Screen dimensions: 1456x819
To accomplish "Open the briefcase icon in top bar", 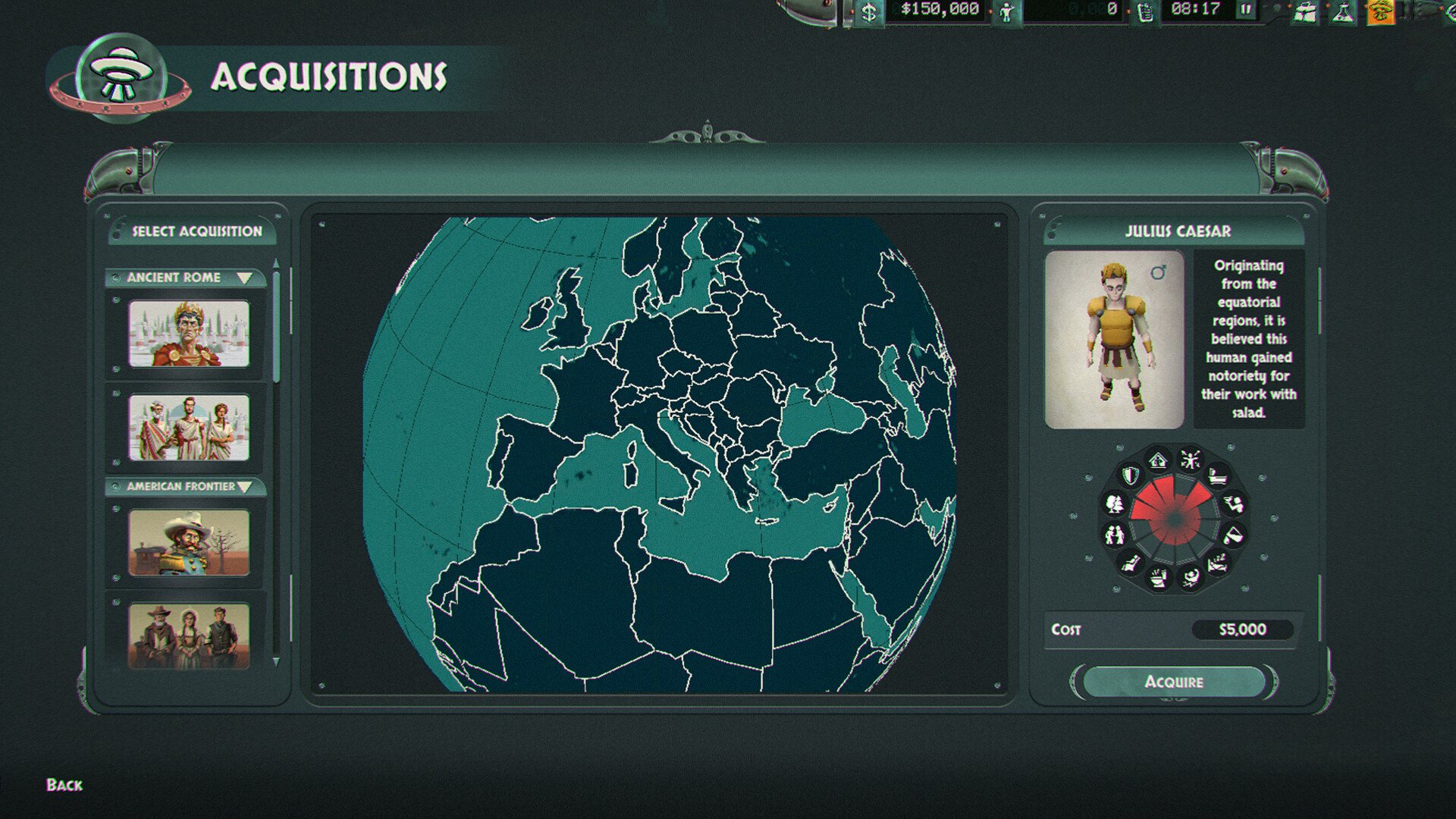I will (x=1306, y=12).
